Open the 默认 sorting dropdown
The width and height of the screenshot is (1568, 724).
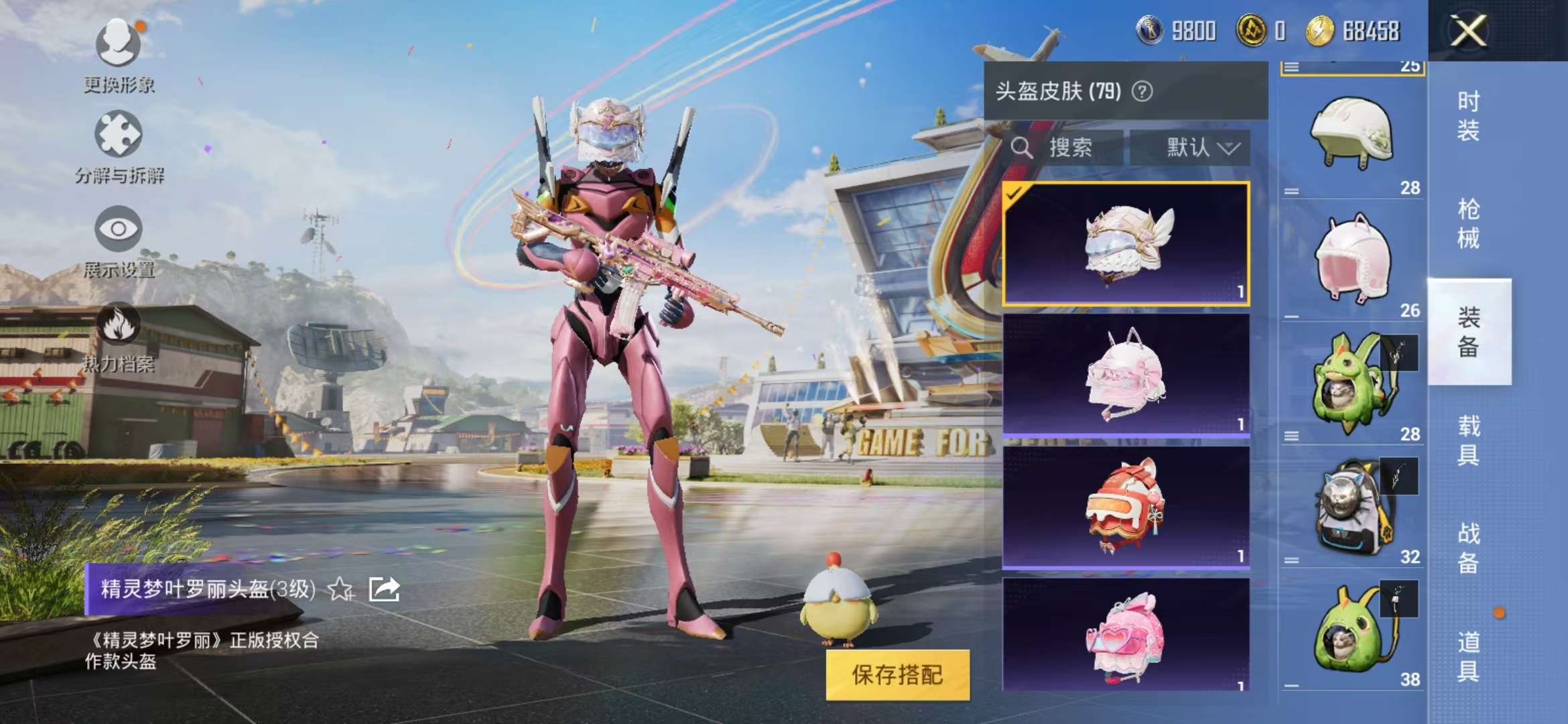click(1199, 149)
